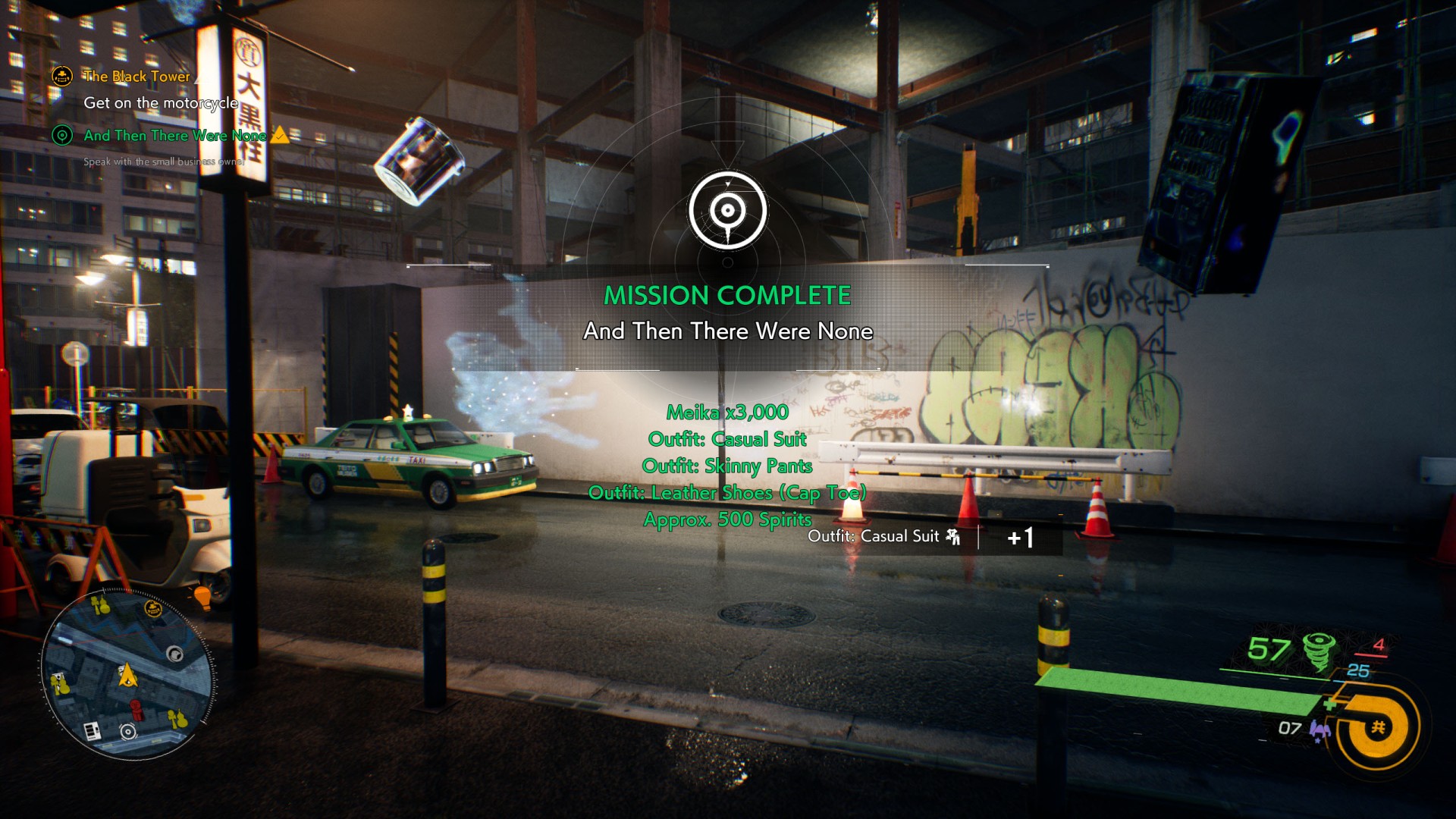Select The Black Tower quest tracker
The height and width of the screenshot is (819, 1456).
[136, 77]
